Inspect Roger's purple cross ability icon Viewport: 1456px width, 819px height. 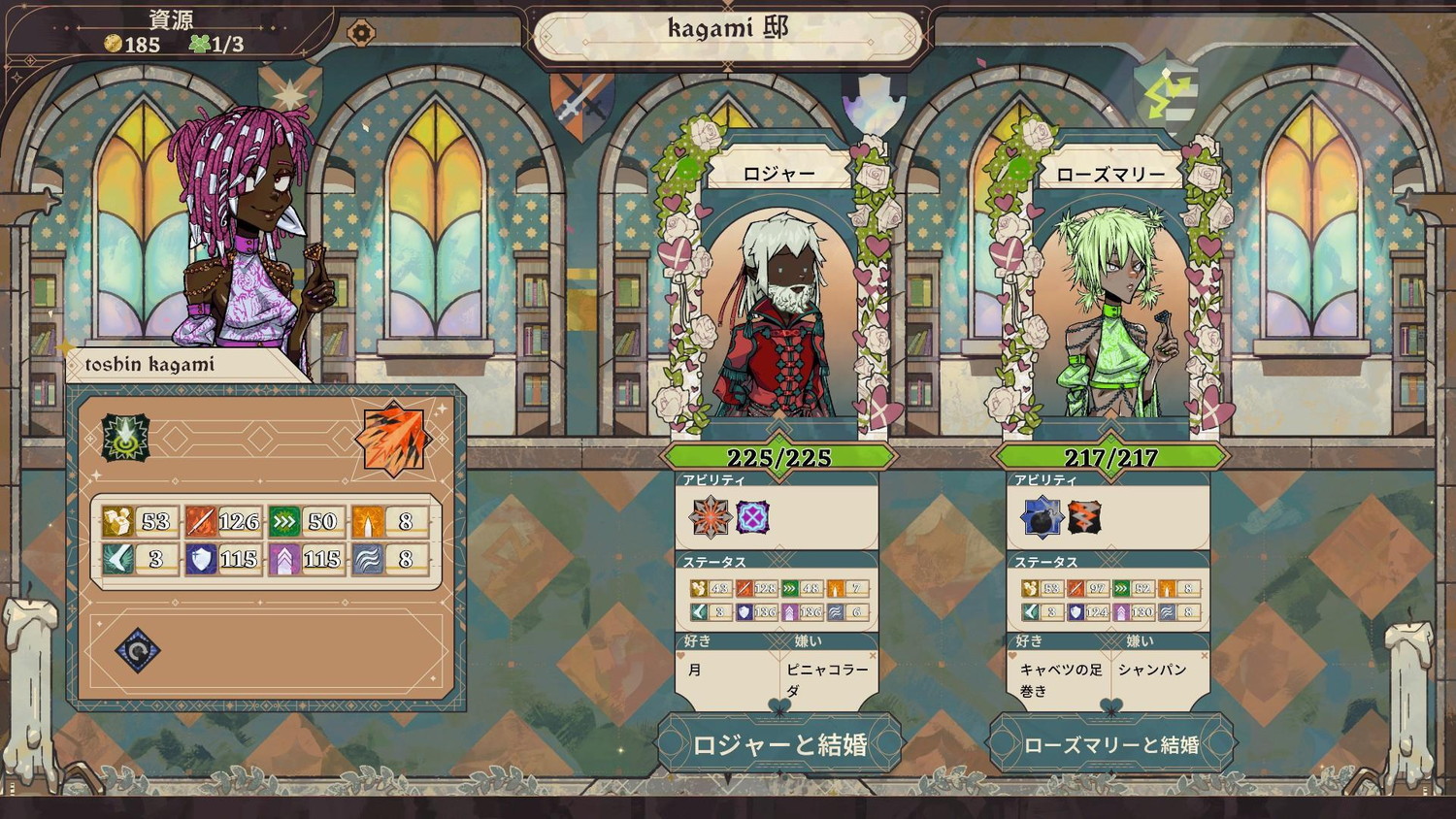[752, 517]
